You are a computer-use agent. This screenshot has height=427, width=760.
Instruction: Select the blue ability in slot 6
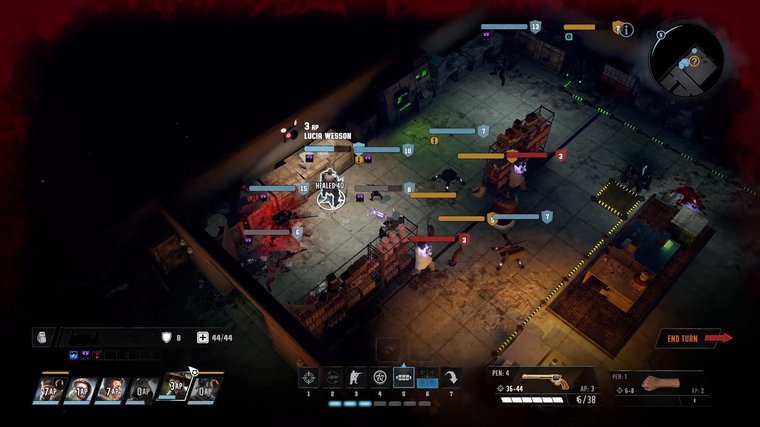(x=427, y=377)
